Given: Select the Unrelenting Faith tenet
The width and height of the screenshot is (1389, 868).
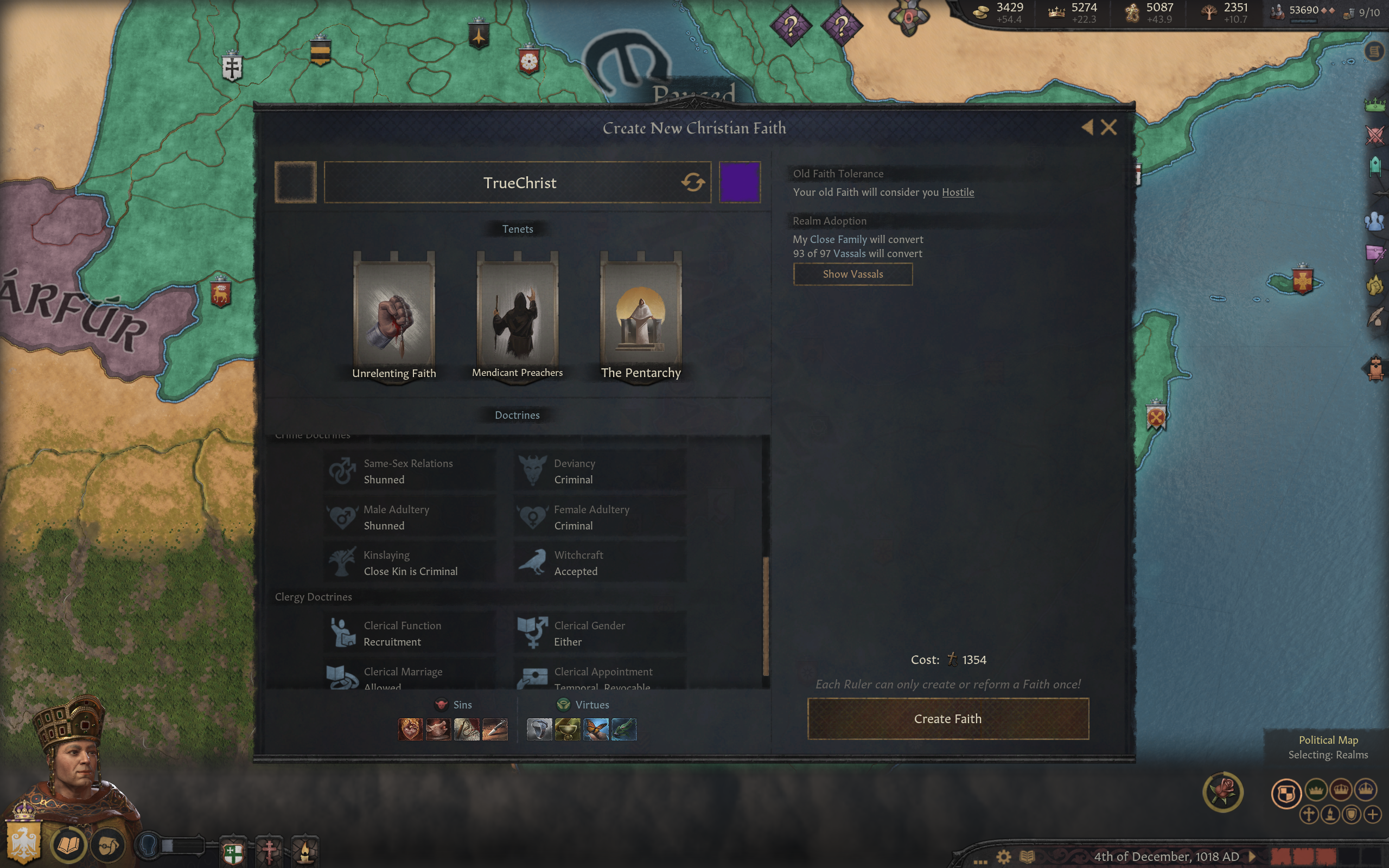Looking at the screenshot, I should 394,316.
